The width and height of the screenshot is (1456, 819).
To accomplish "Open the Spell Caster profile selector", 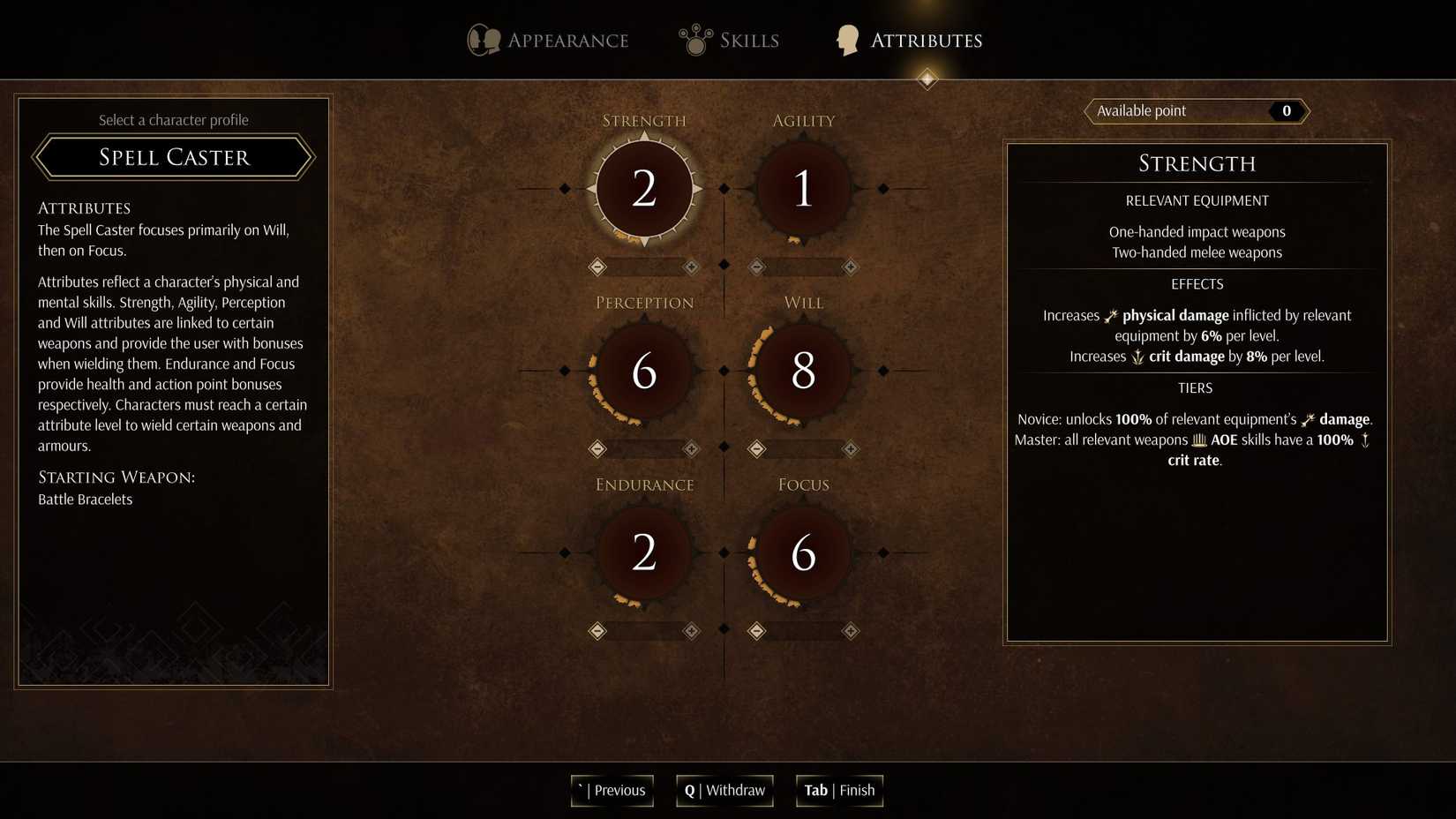I will 173,157.
